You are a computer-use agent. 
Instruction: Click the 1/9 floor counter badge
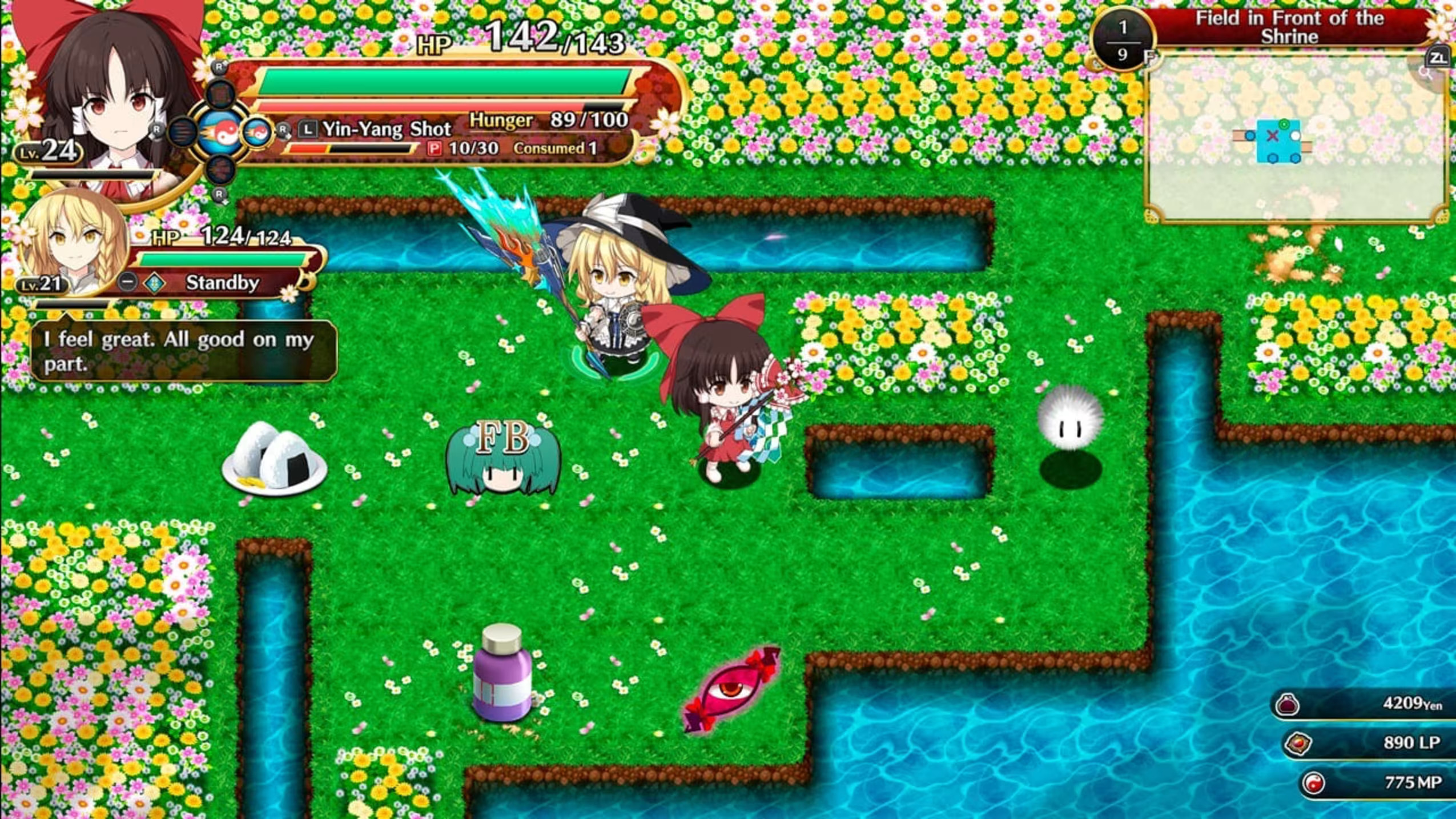click(x=1123, y=41)
